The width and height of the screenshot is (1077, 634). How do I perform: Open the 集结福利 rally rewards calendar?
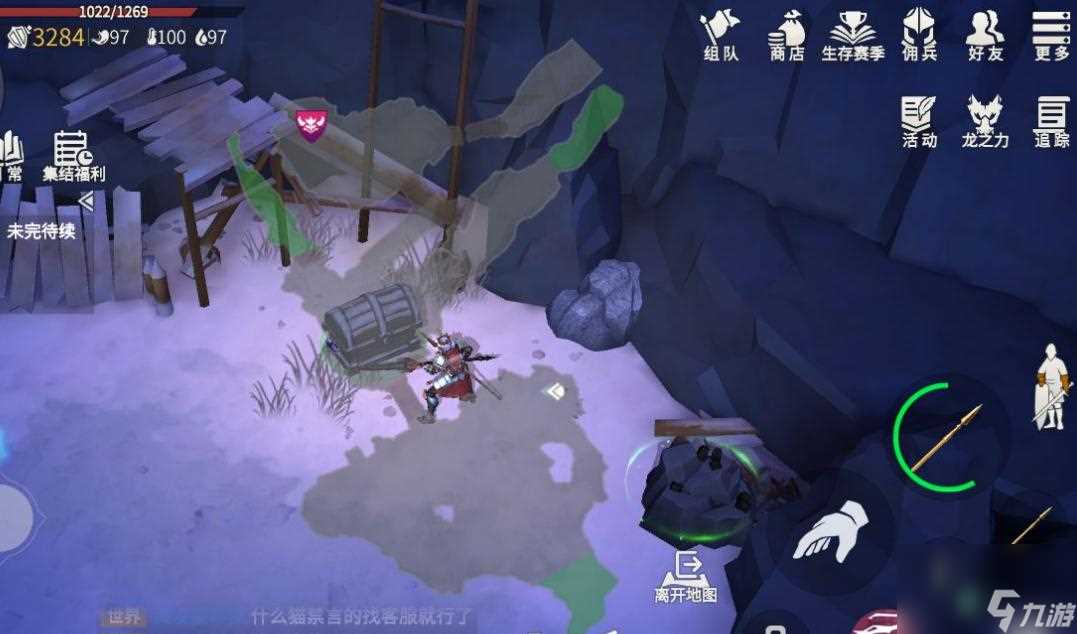[73, 156]
